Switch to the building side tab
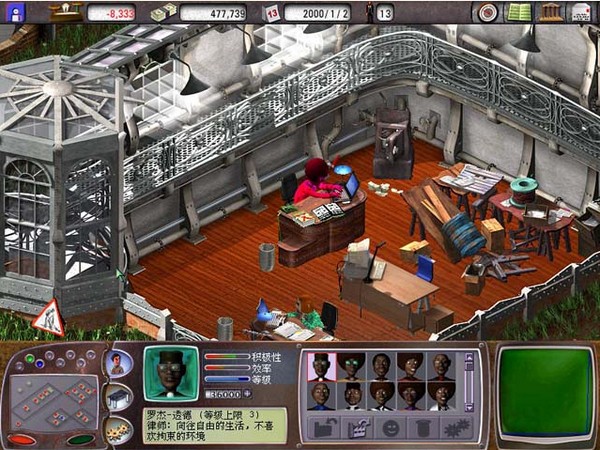The height and width of the screenshot is (450, 600). (117, 398)
